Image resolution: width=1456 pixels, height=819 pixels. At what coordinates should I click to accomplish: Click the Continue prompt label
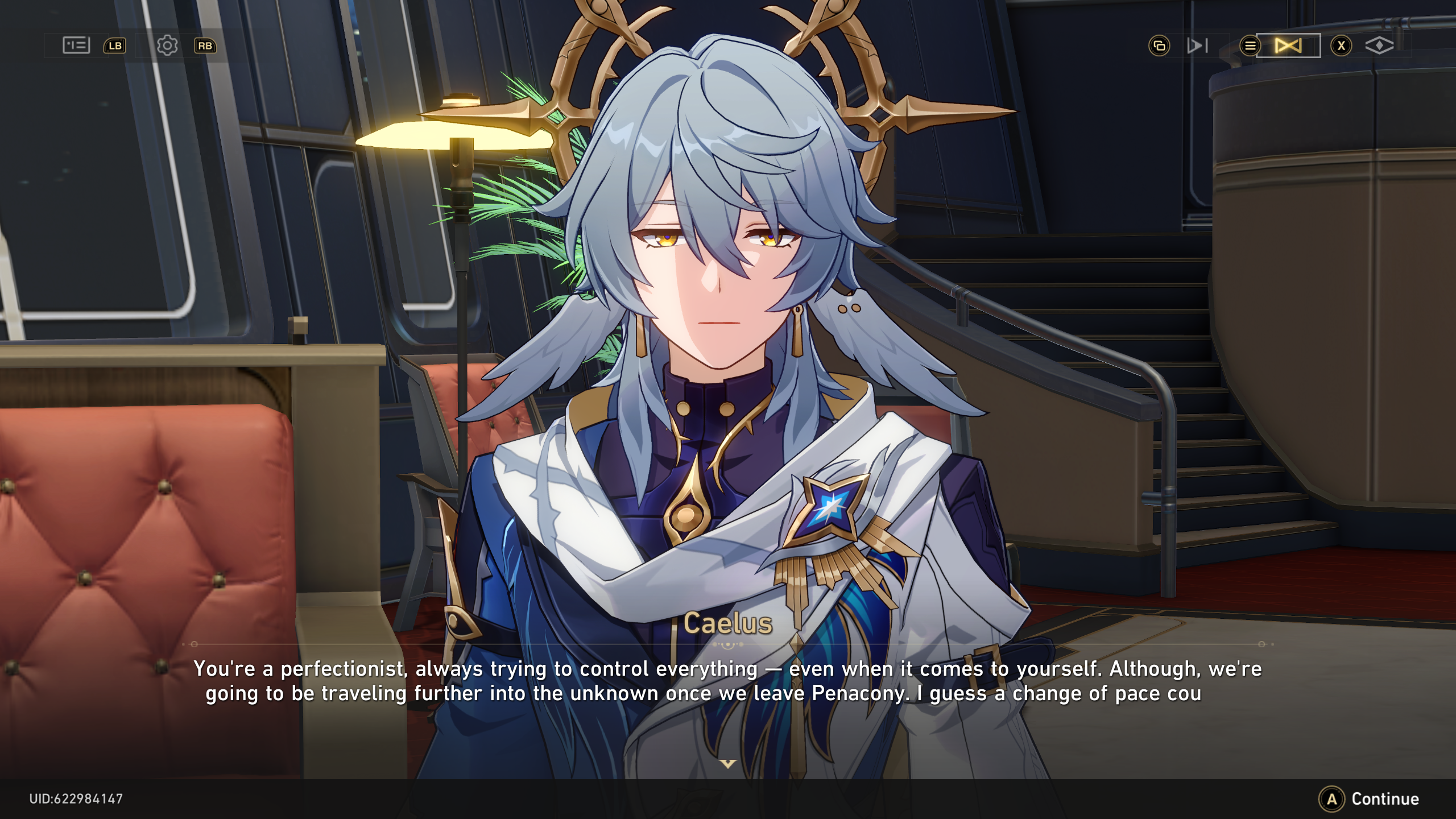pos(1384,799)
